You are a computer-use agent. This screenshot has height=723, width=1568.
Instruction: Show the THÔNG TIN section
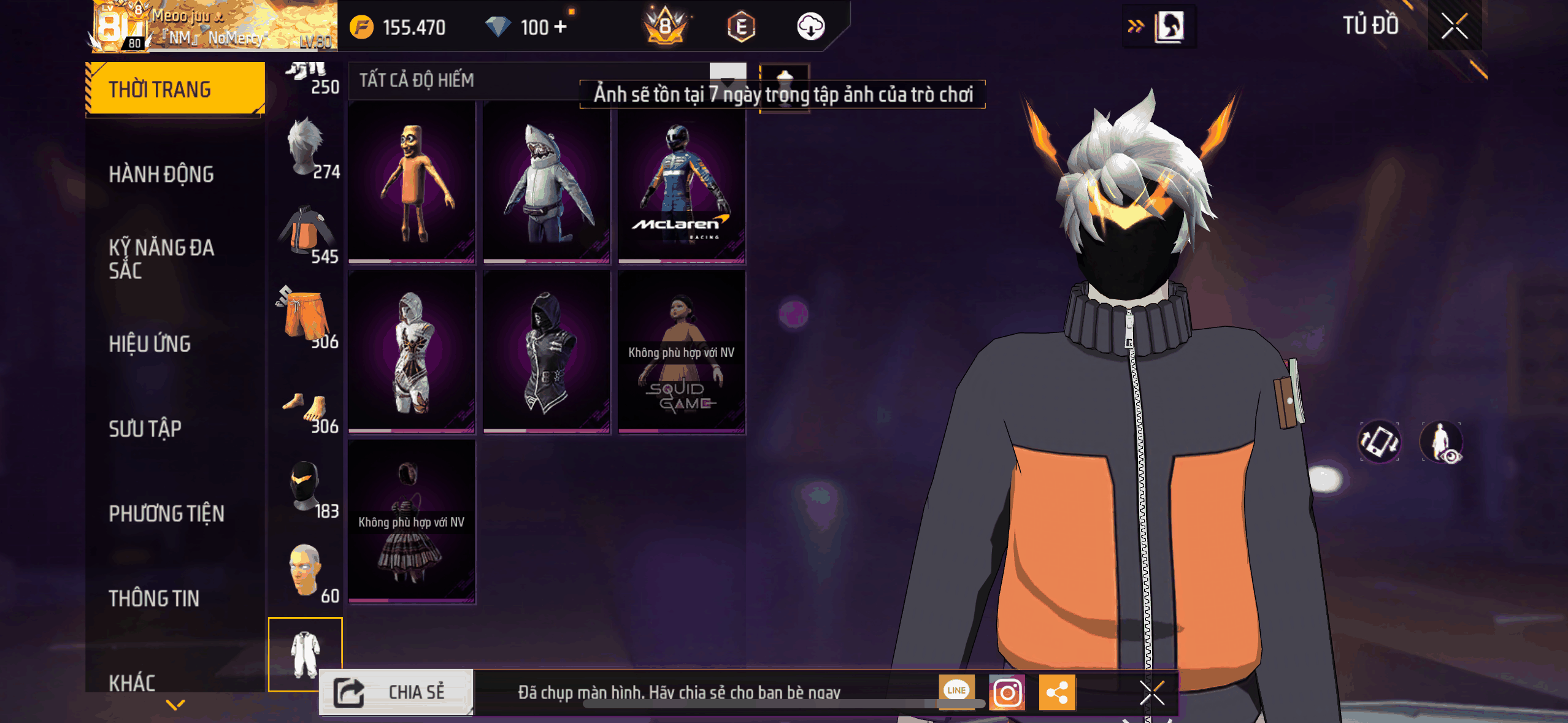pos(154,598)
